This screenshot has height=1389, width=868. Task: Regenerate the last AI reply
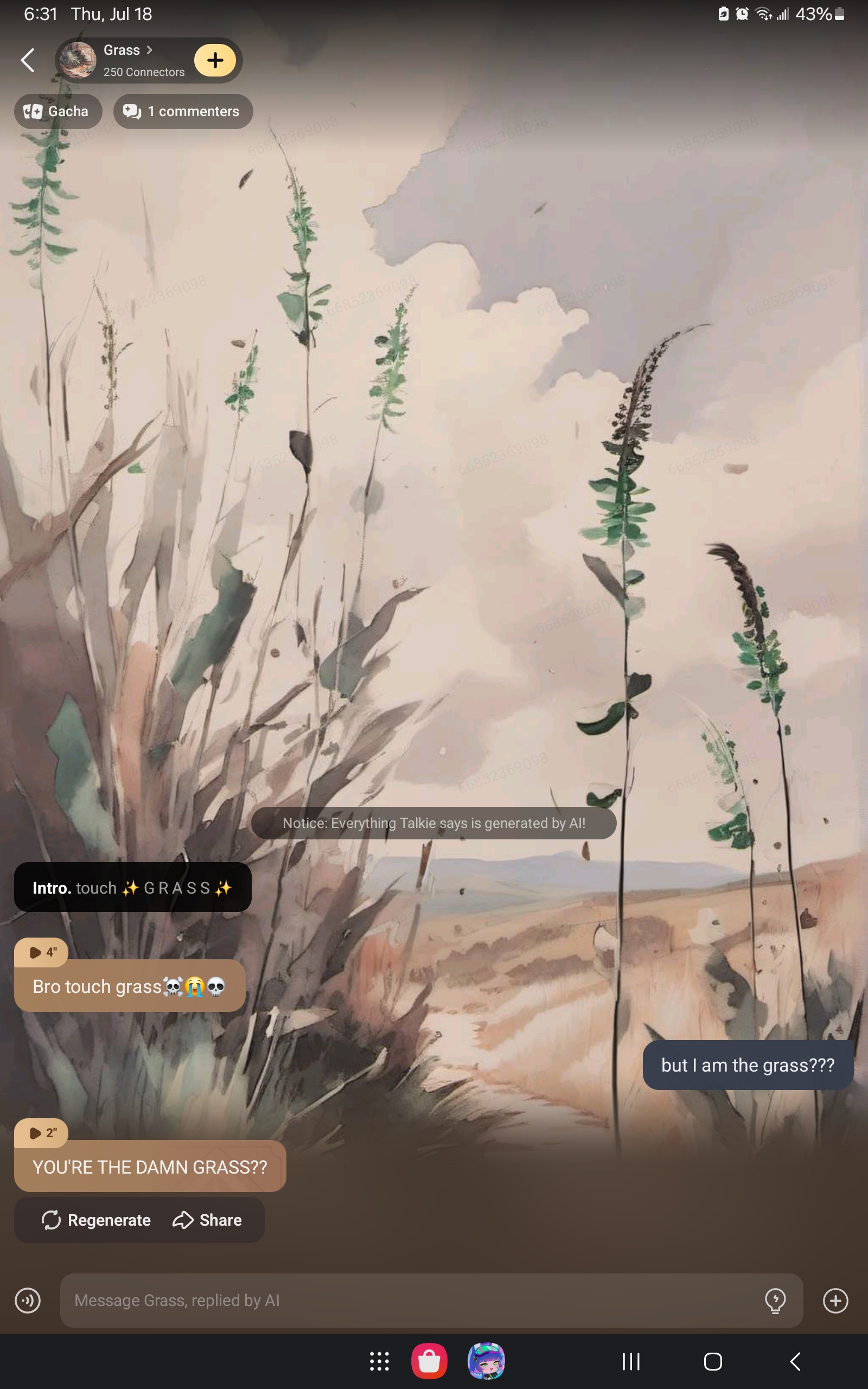pos(97,1220)
